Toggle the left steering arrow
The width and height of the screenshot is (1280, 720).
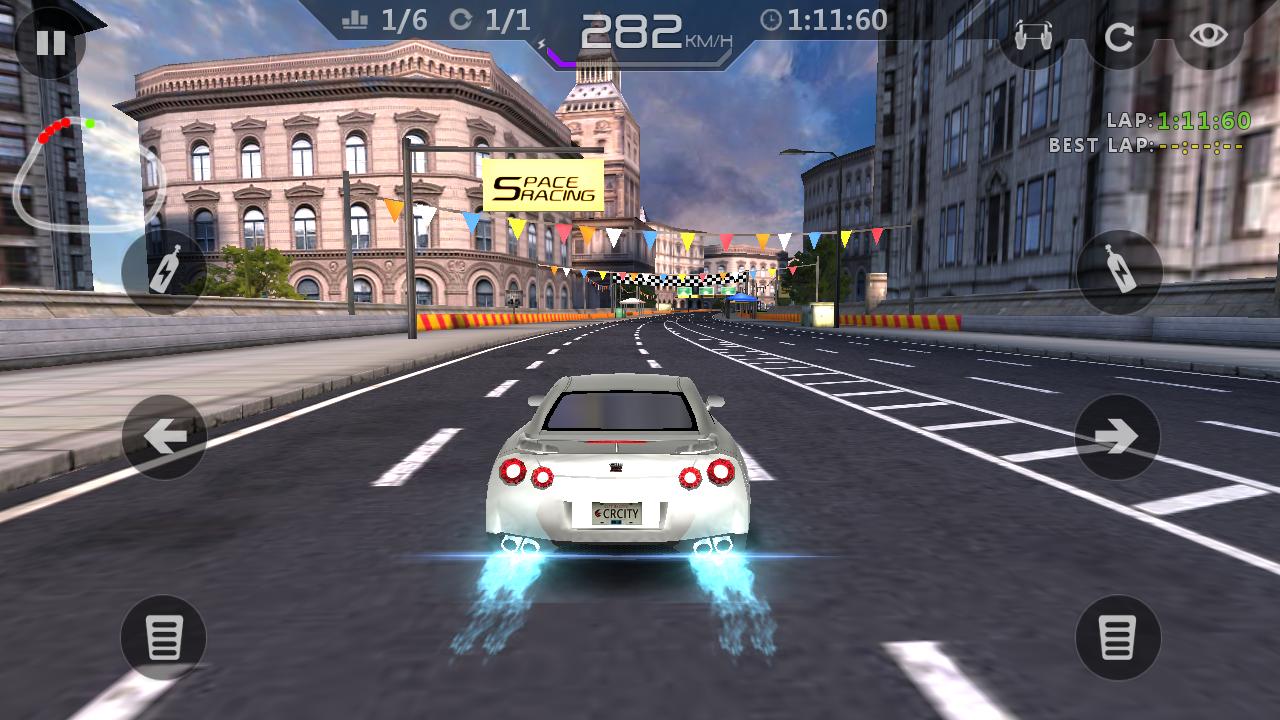[x=163, y=435]
